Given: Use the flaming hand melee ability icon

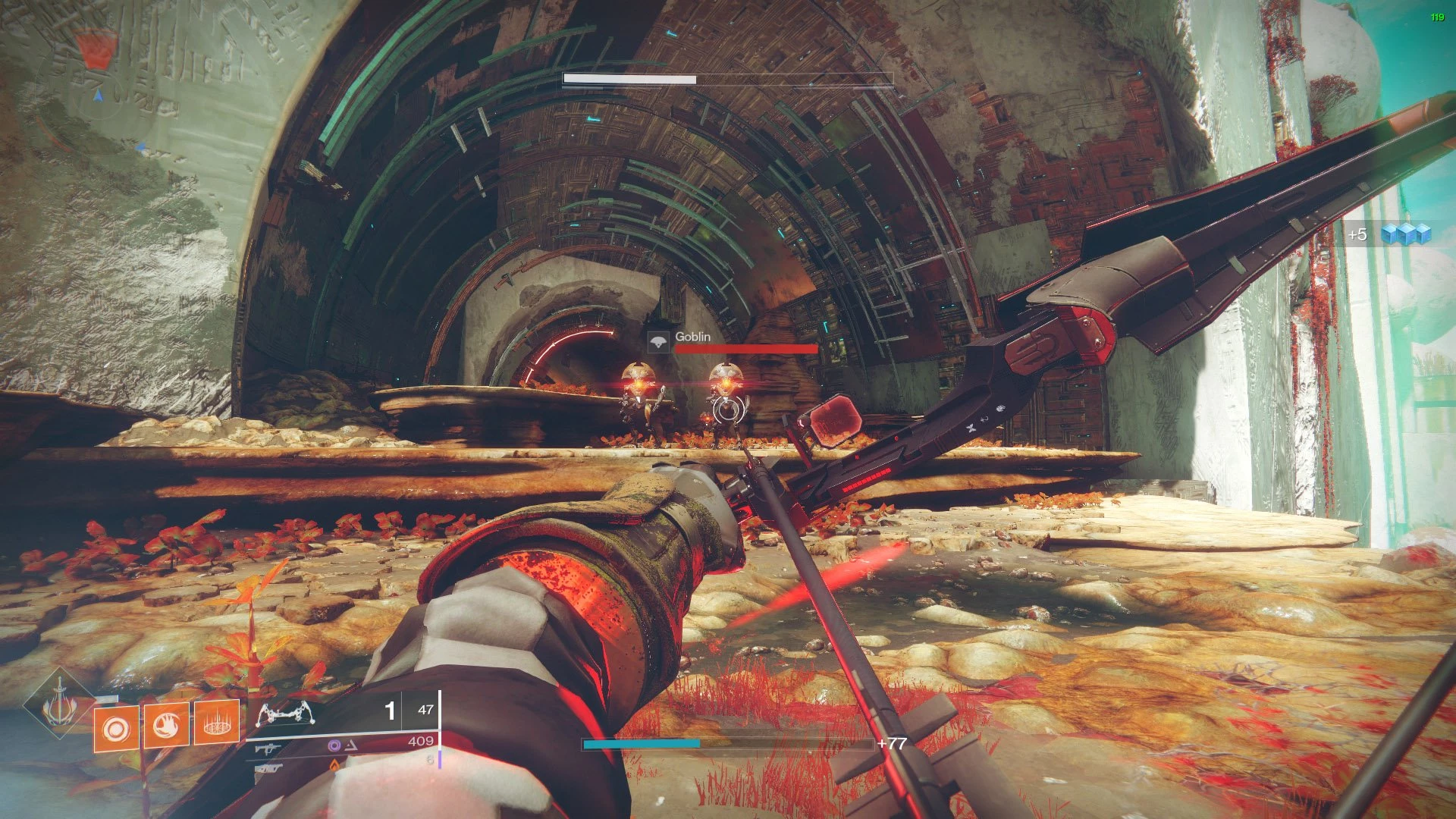Looking at the screenshot, I should pos(167,726).
